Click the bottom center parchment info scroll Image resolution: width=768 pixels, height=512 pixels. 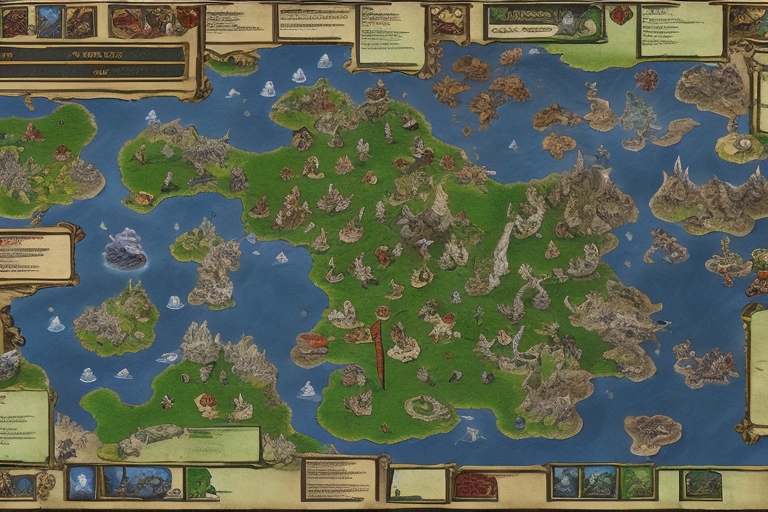tap(339, 479)
